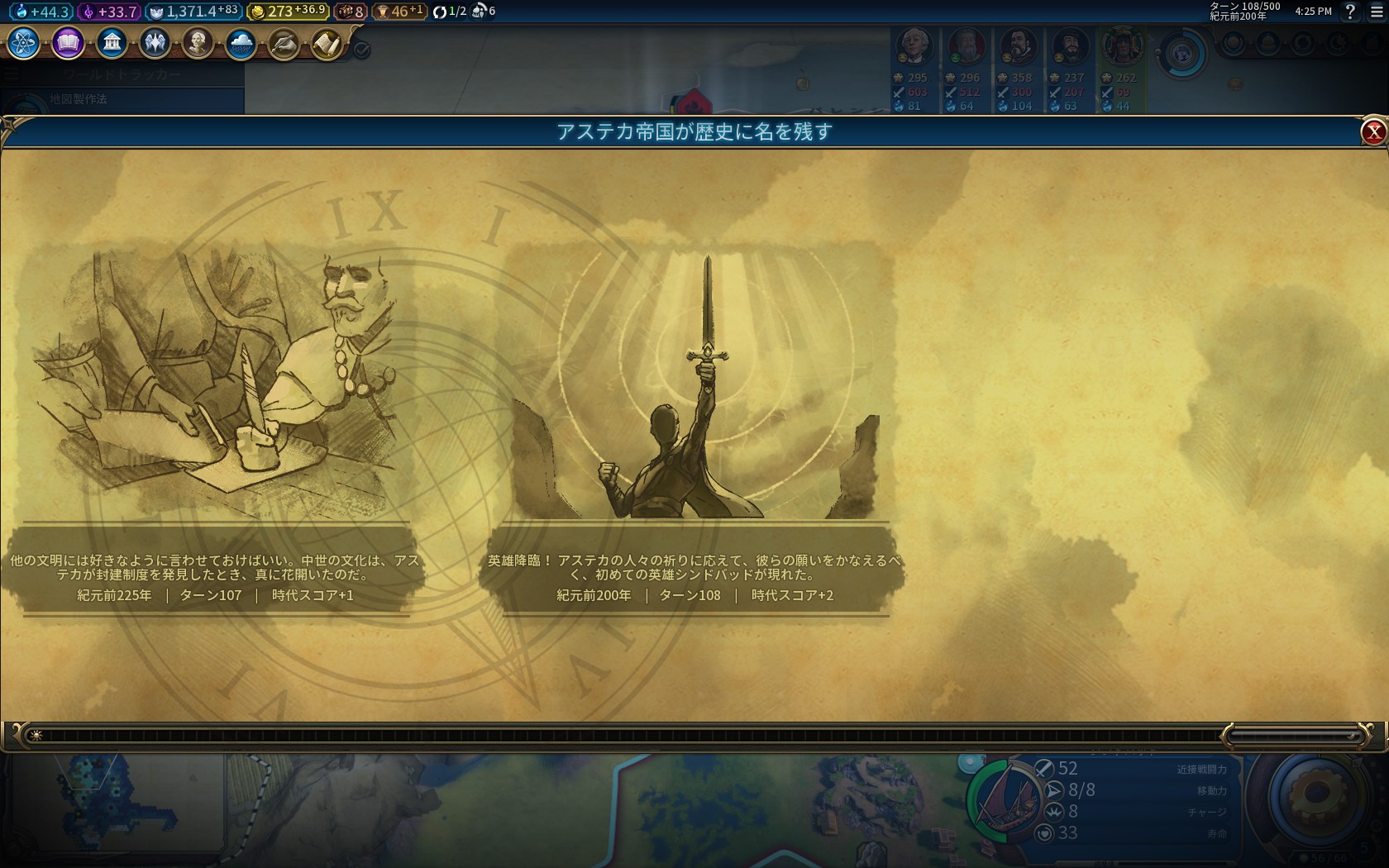Screen dimensions: 1389x868
Task: Open the climate rain cloud icon
Action: pyautogui.click(x=241, y=43)
